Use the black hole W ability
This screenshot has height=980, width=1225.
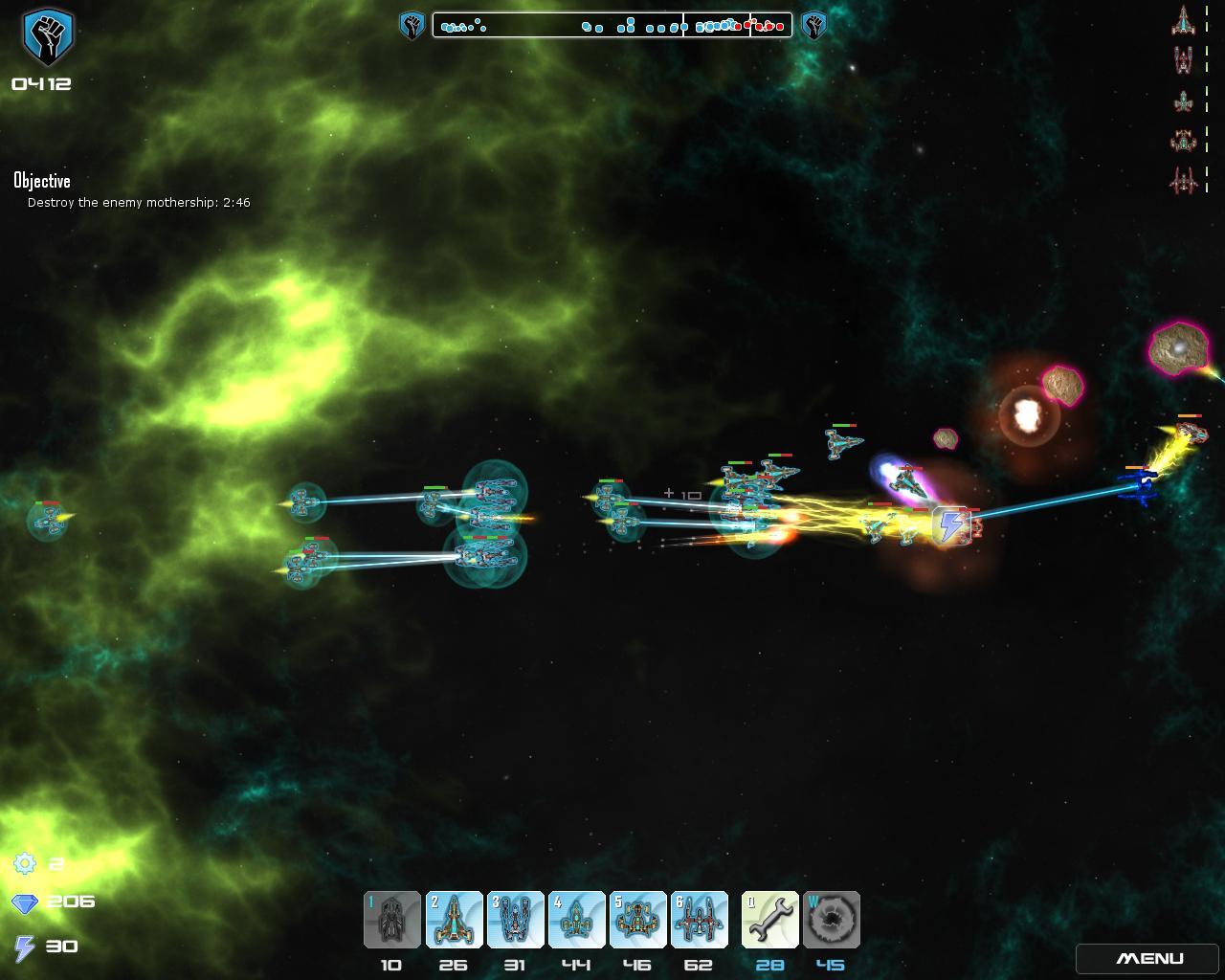pyautogui.click(x=831, y=920)
